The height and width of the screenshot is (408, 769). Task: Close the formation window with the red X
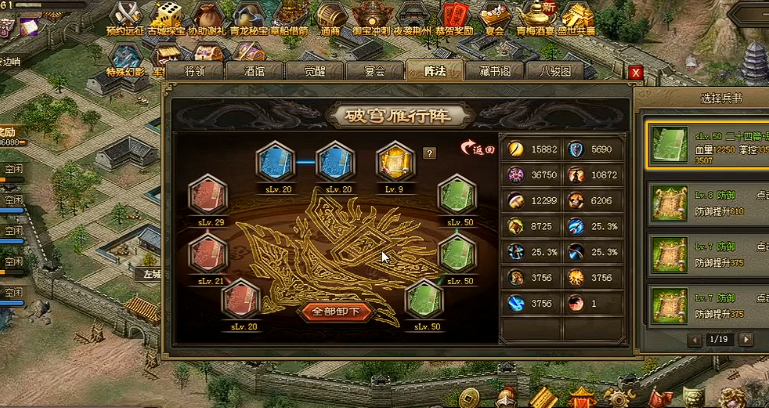[635, 72]
